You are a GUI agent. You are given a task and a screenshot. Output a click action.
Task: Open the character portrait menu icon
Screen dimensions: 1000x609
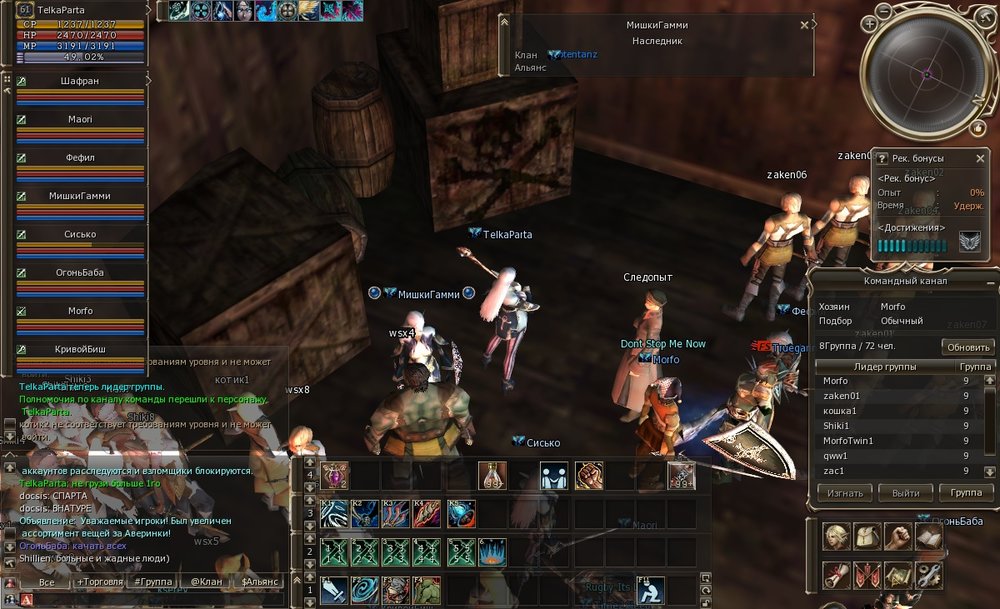(838, 537)
